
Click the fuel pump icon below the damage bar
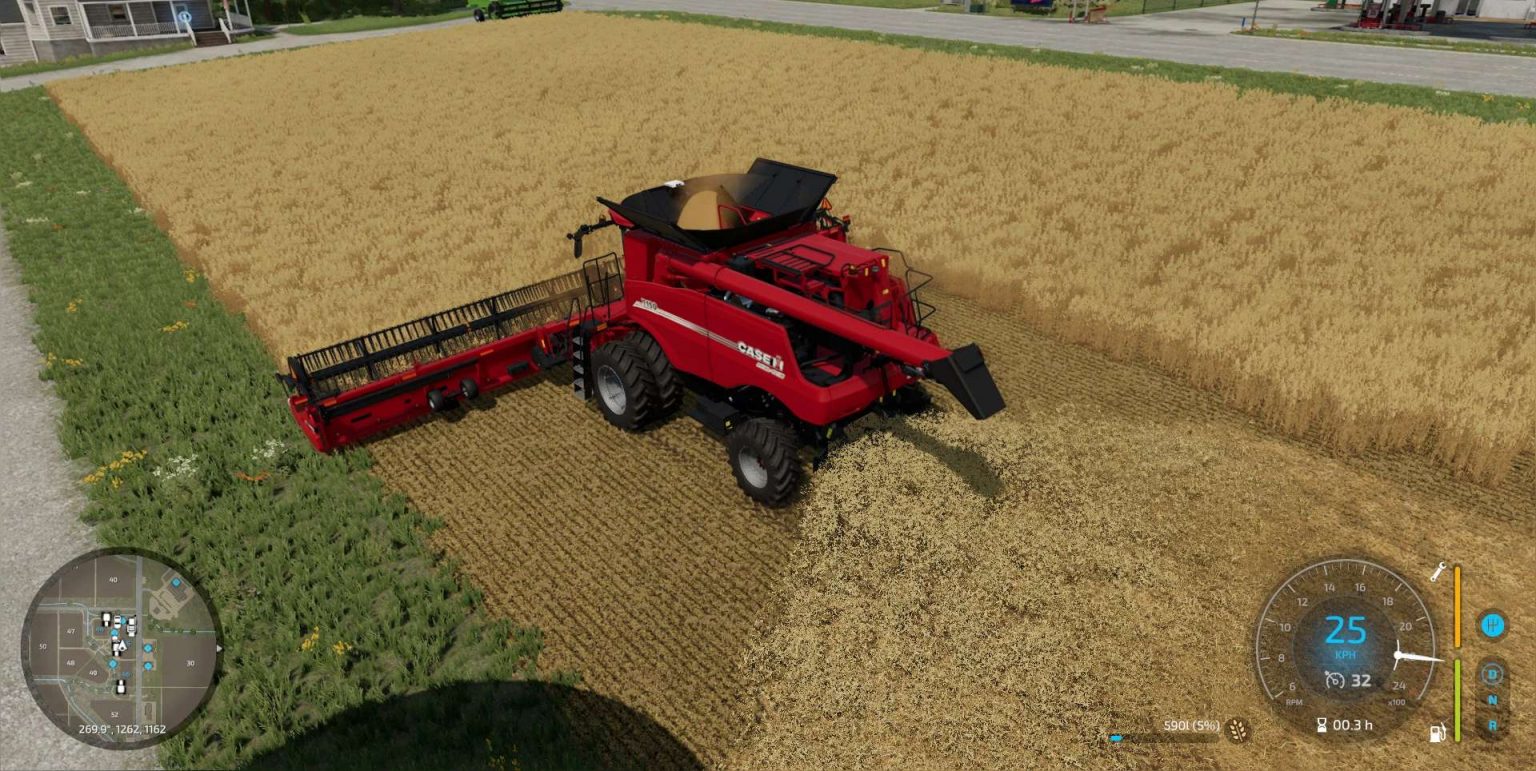1436,732
